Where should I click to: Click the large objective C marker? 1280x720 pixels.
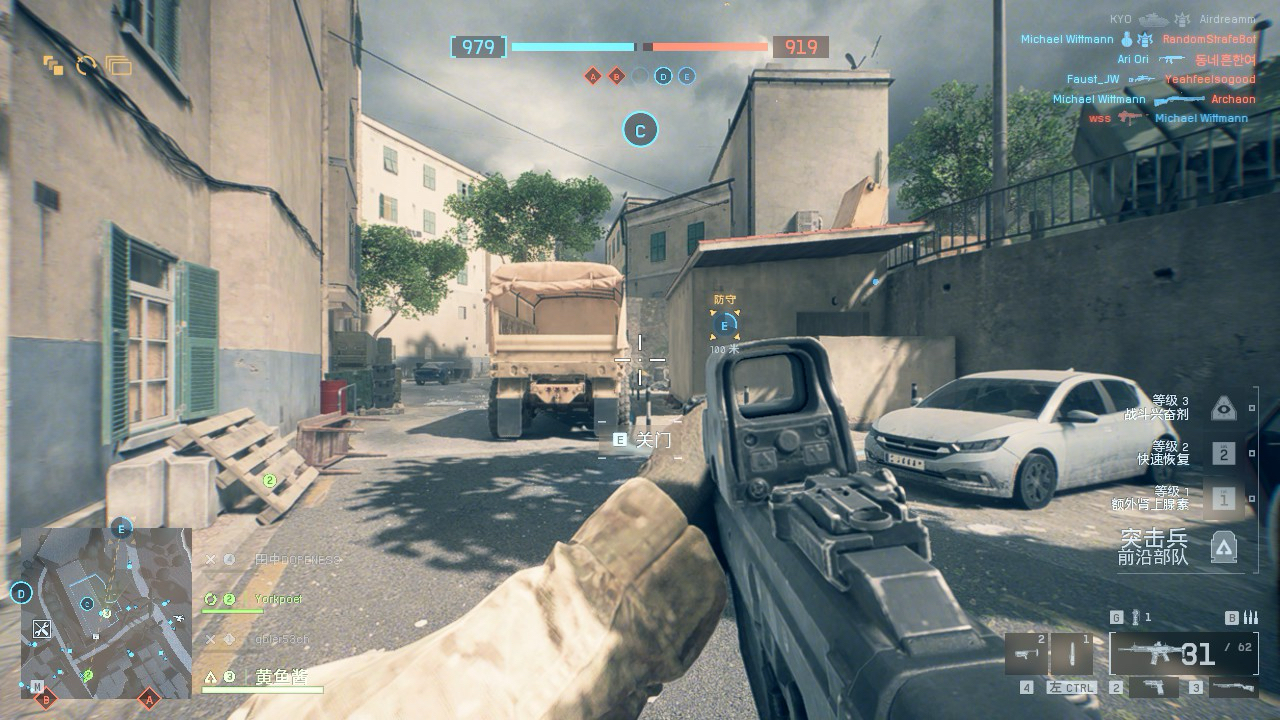(x=640, y=130)
